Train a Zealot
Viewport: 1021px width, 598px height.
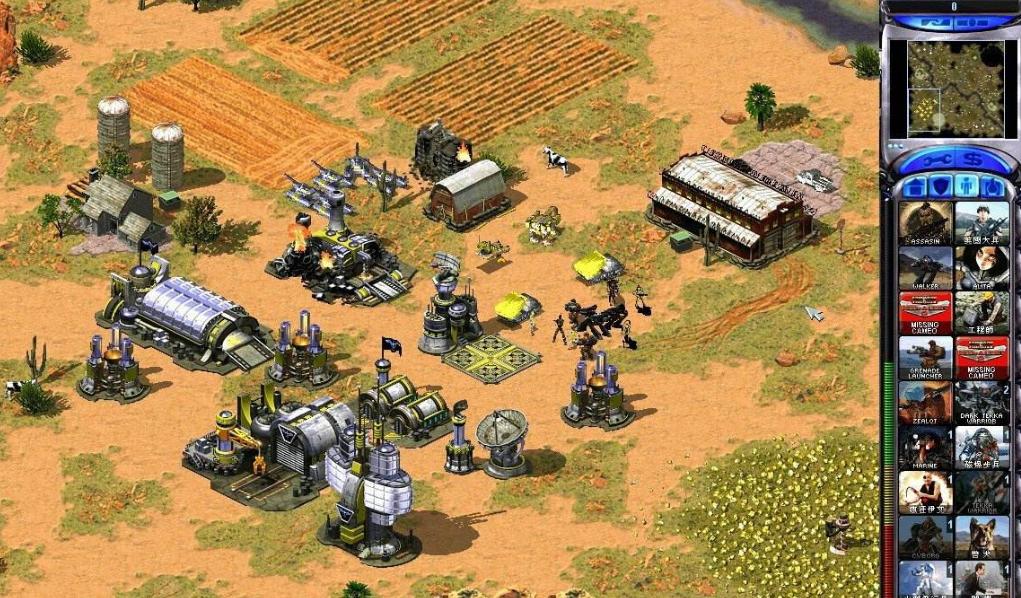(925, 403)
